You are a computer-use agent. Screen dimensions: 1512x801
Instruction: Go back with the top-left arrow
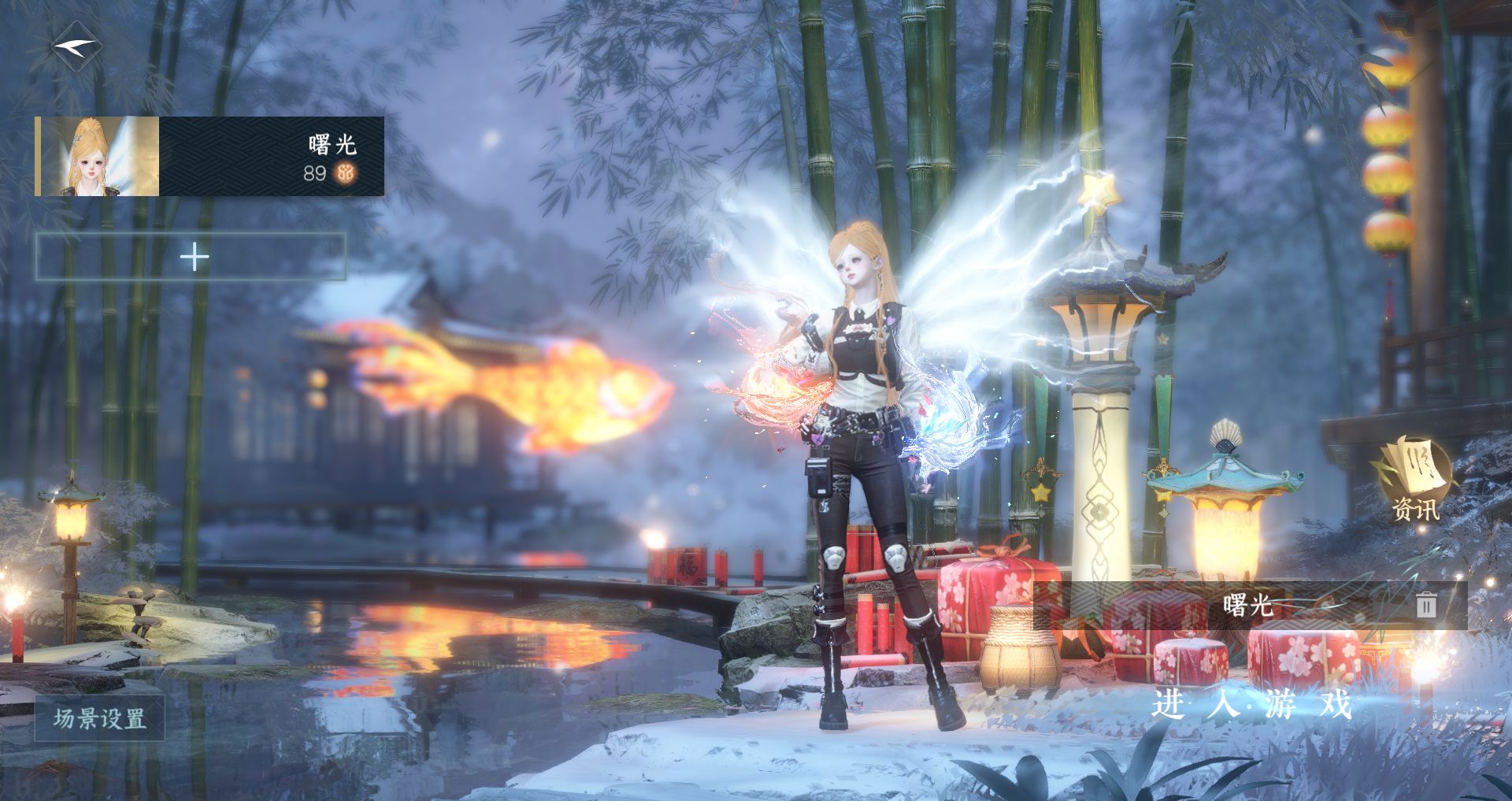click(x=76, y=47)
